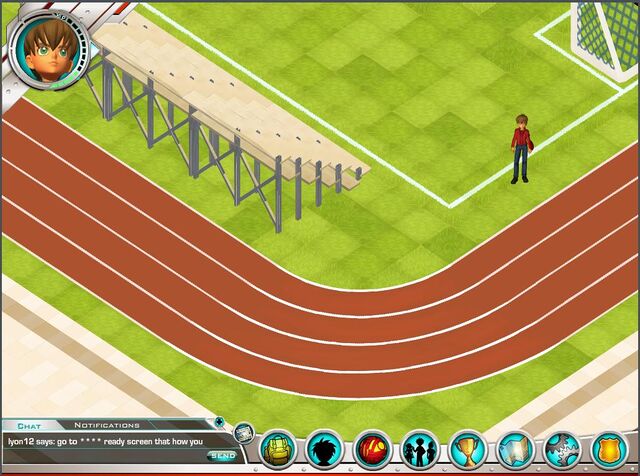The image size is (640, 476).
Task: Open the friends list icon
Action: click(x=419, y=450)
